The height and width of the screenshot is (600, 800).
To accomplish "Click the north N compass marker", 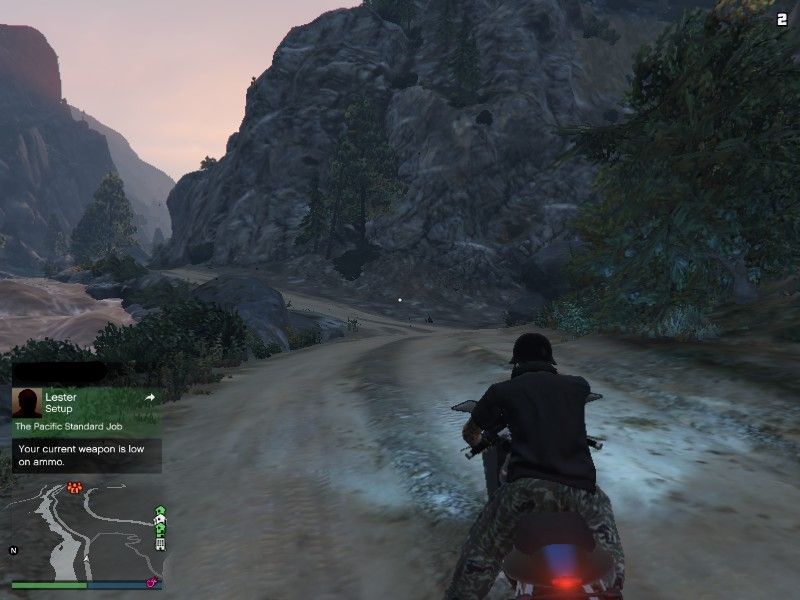I will coord(14,550).
